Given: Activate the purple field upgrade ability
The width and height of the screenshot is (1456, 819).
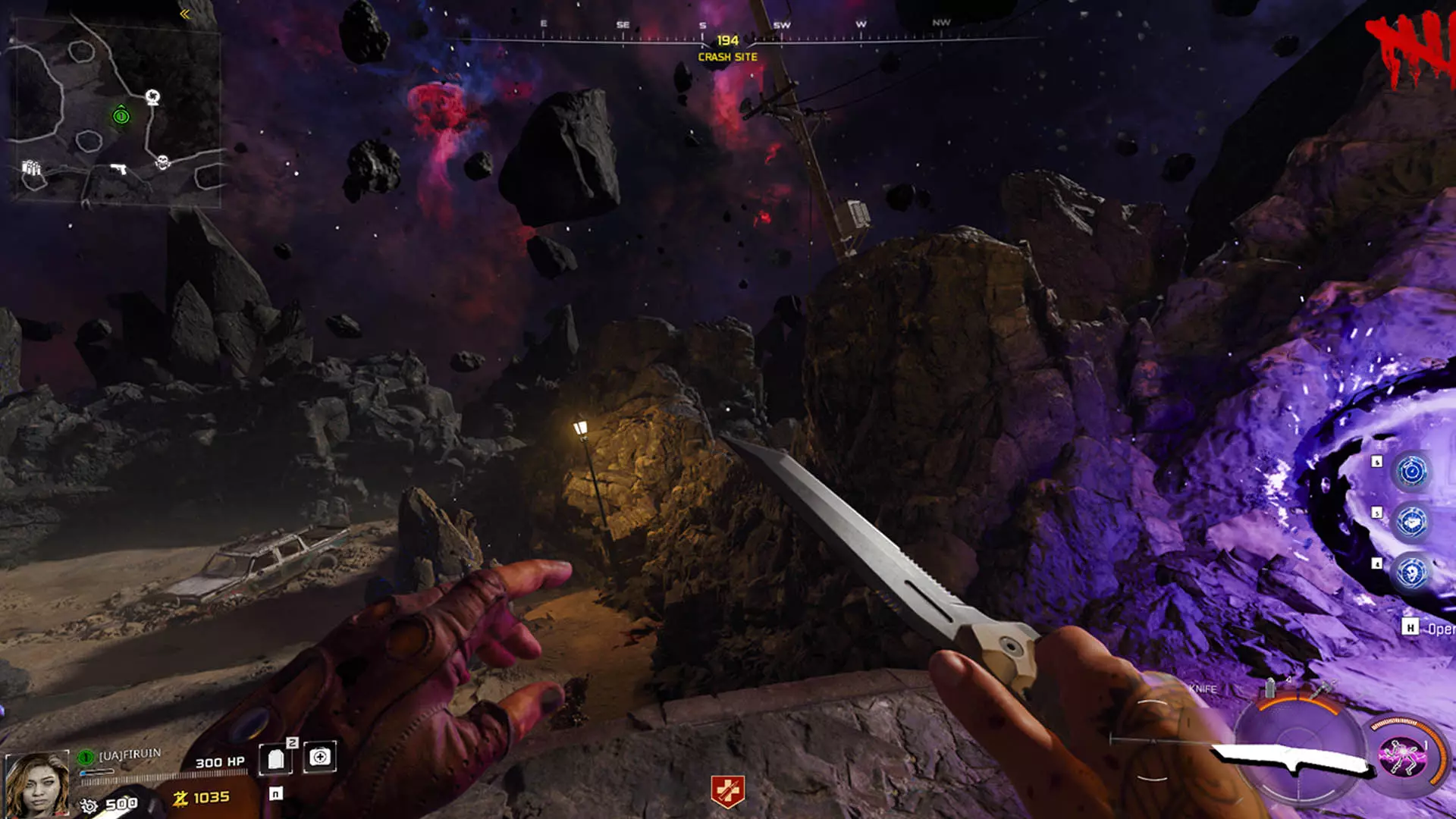Looking at the screenshot, I should coord(1402,757).
